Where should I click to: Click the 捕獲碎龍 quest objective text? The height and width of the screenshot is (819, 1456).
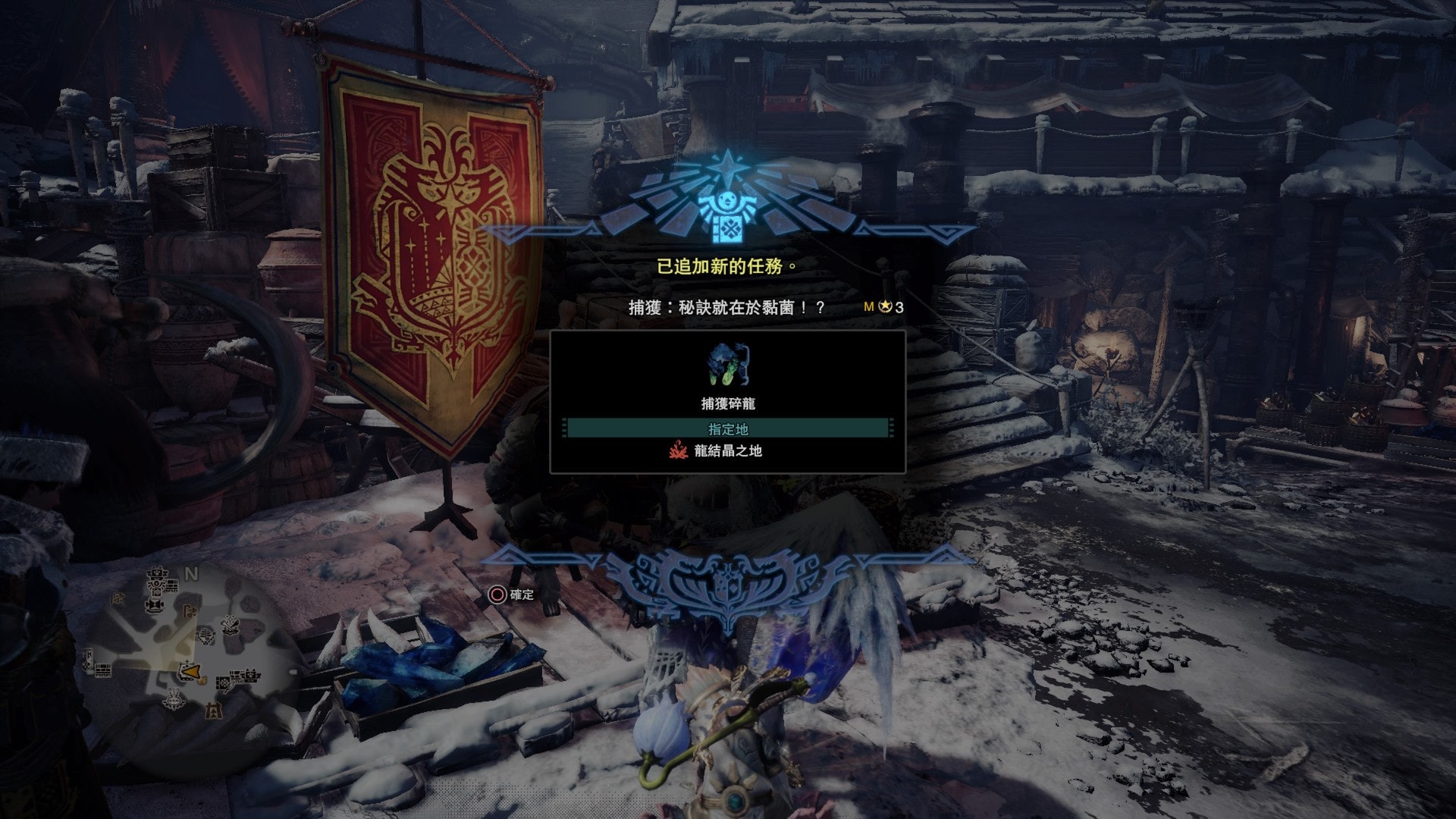click(x=727, y=403)
